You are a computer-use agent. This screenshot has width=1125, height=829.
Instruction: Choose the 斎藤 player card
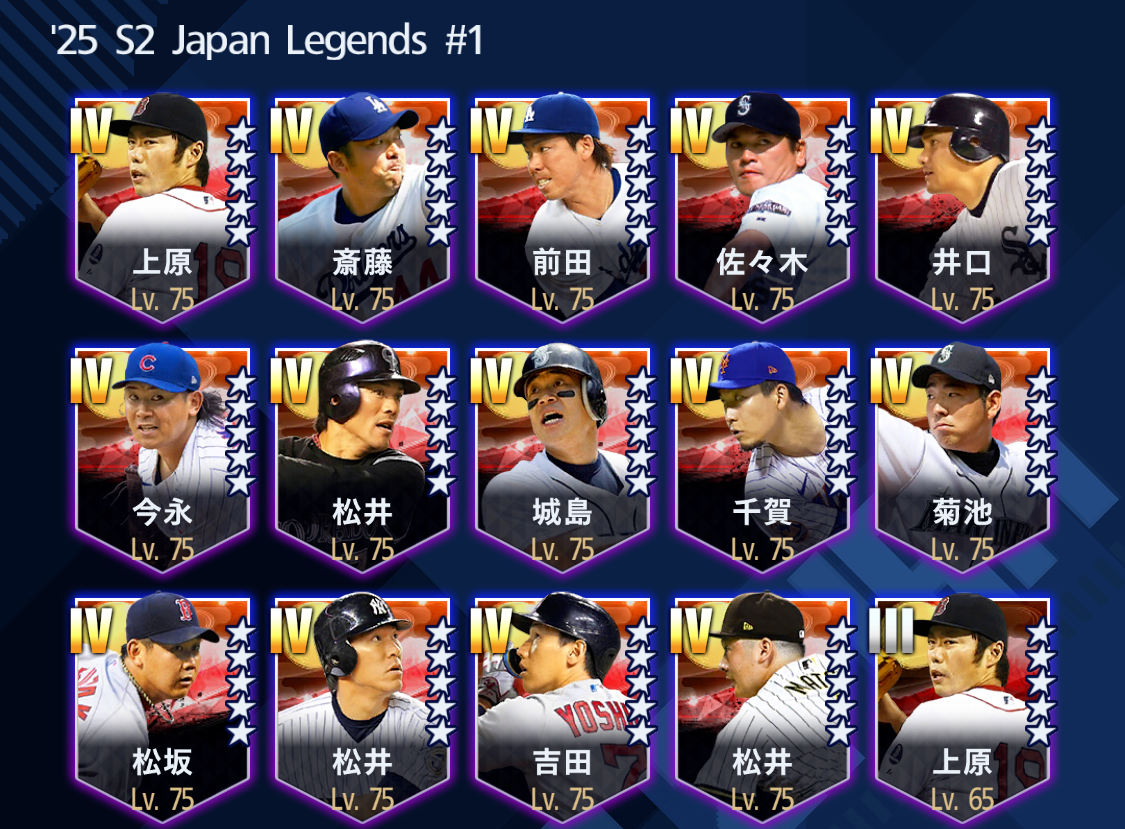362,205
